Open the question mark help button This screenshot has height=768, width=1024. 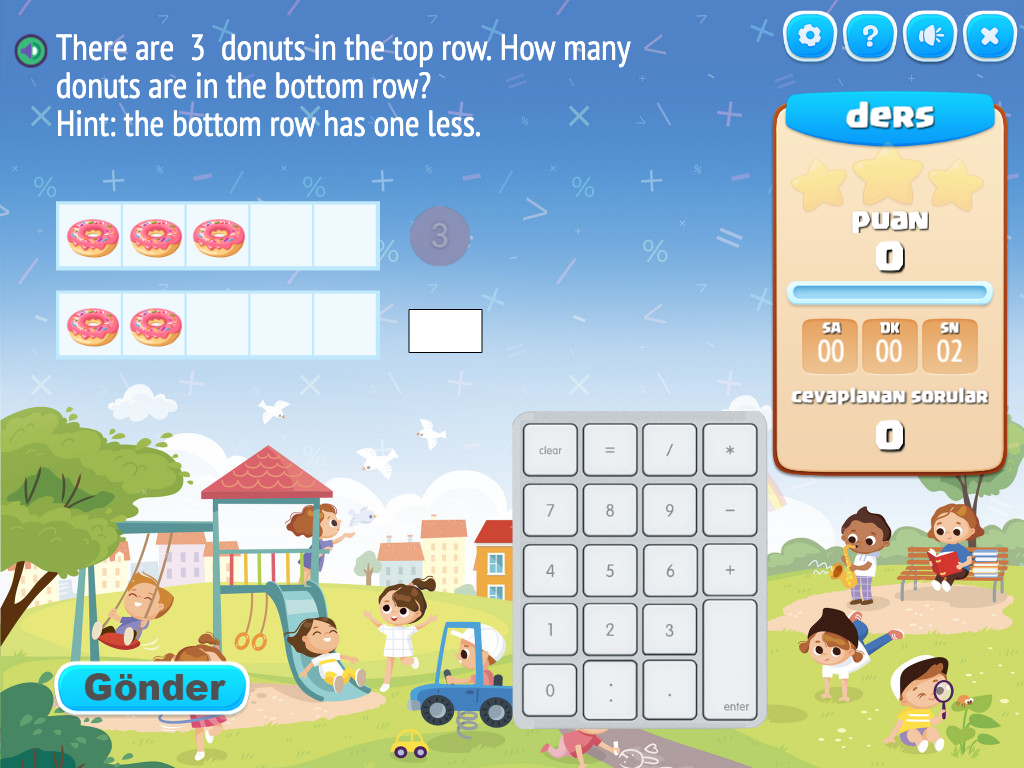870,37
